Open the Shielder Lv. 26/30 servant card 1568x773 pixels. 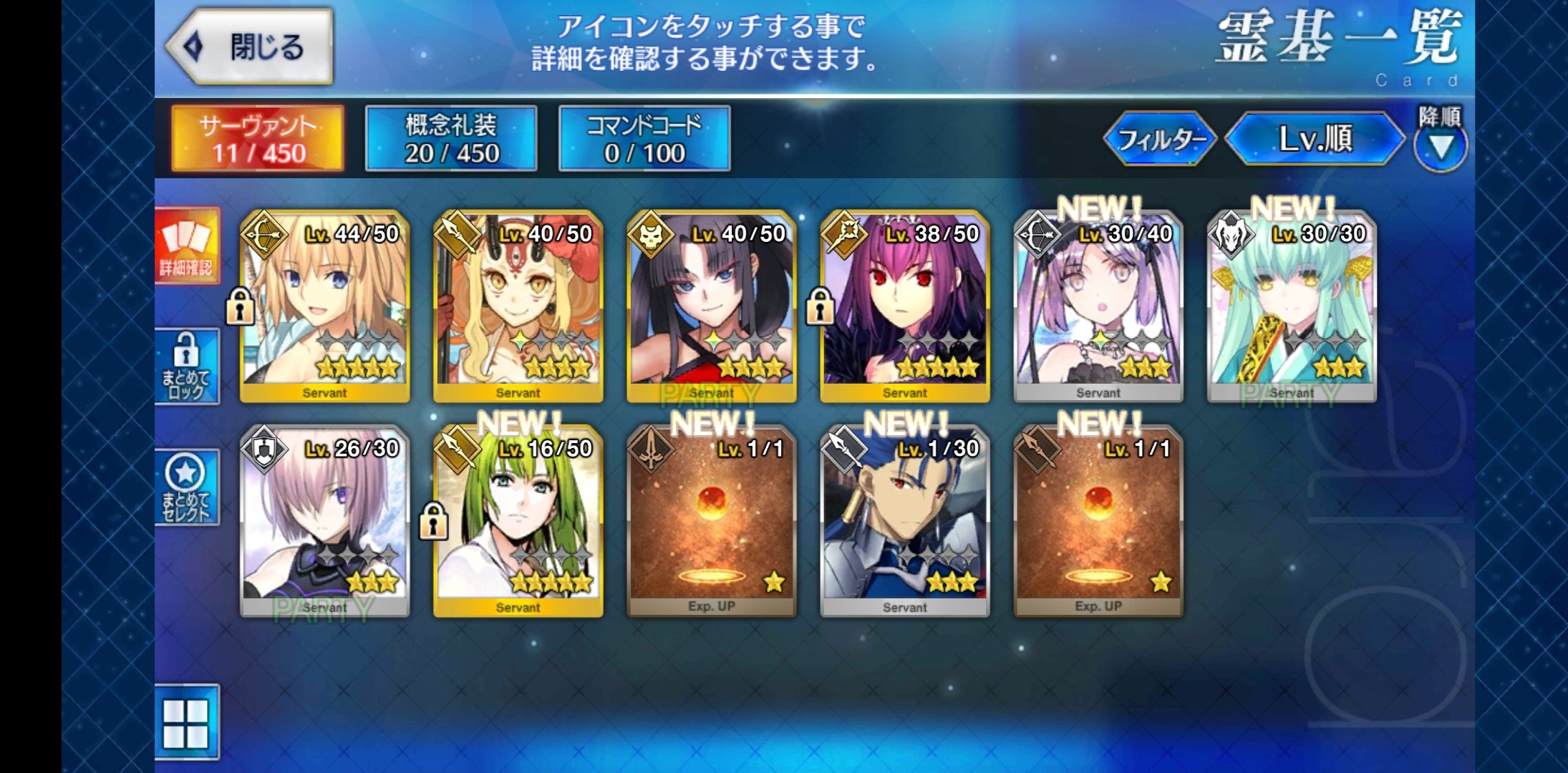pyautogui.click(x=325, y=521)
